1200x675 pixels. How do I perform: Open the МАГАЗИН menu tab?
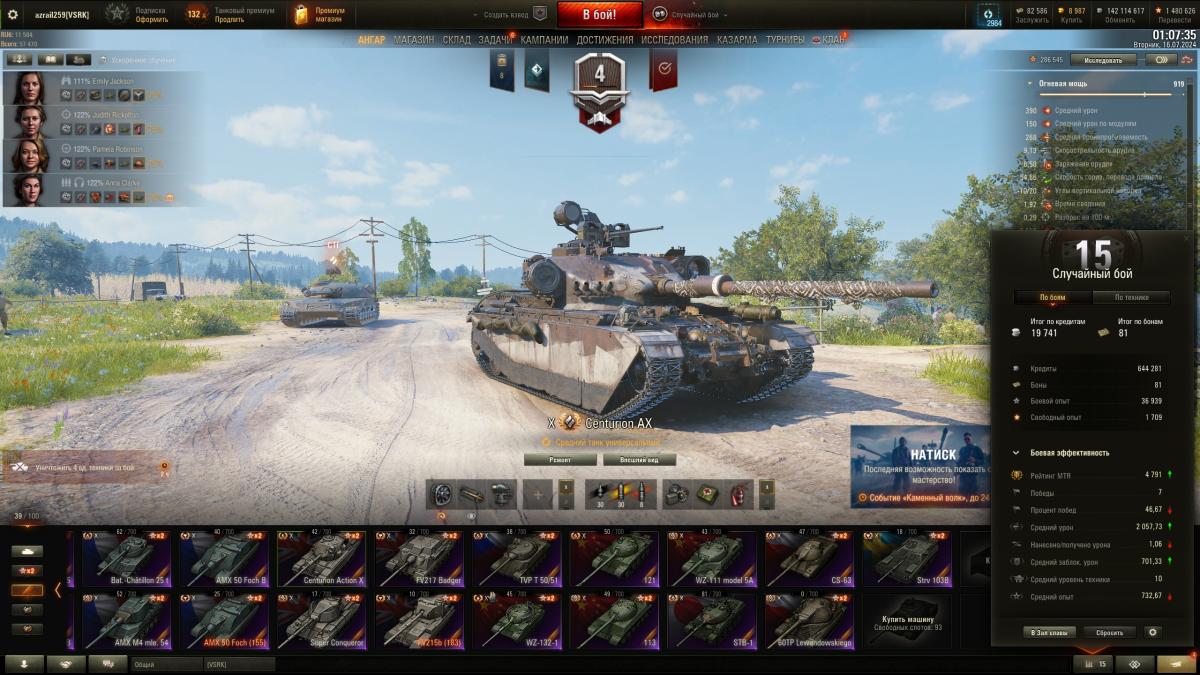[x=413, y=40]
